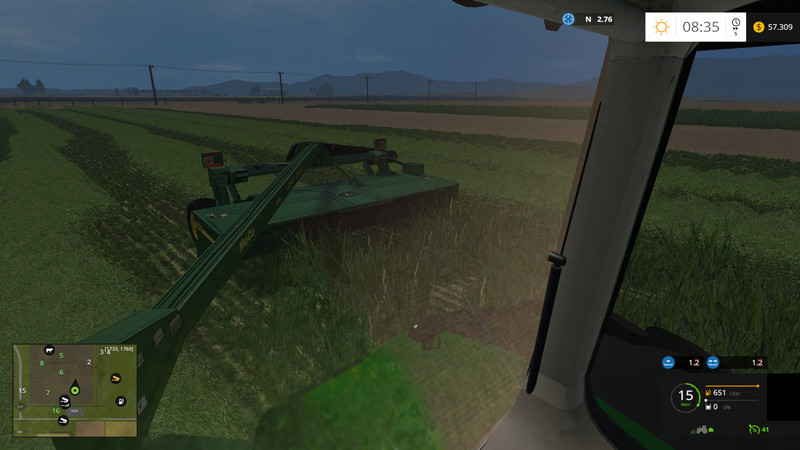
Task: Select the yellow vehicle marker on minimap
Action: click(115, 377)
